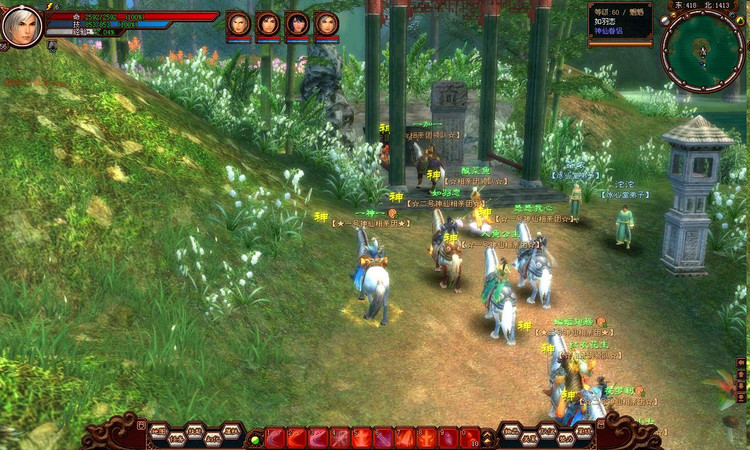
Task: Click the white-haired player portrait
Action: 21,26
